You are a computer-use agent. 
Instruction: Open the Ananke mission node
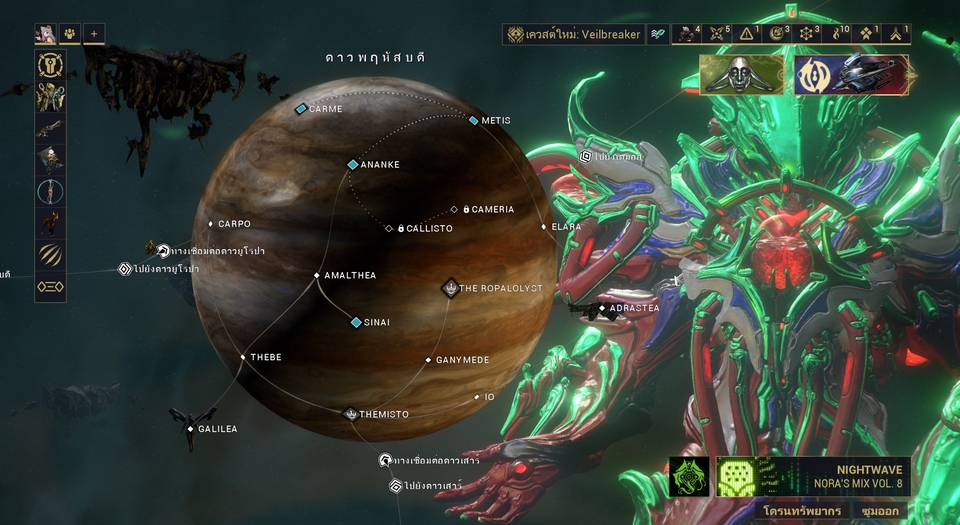pos(352,165)
